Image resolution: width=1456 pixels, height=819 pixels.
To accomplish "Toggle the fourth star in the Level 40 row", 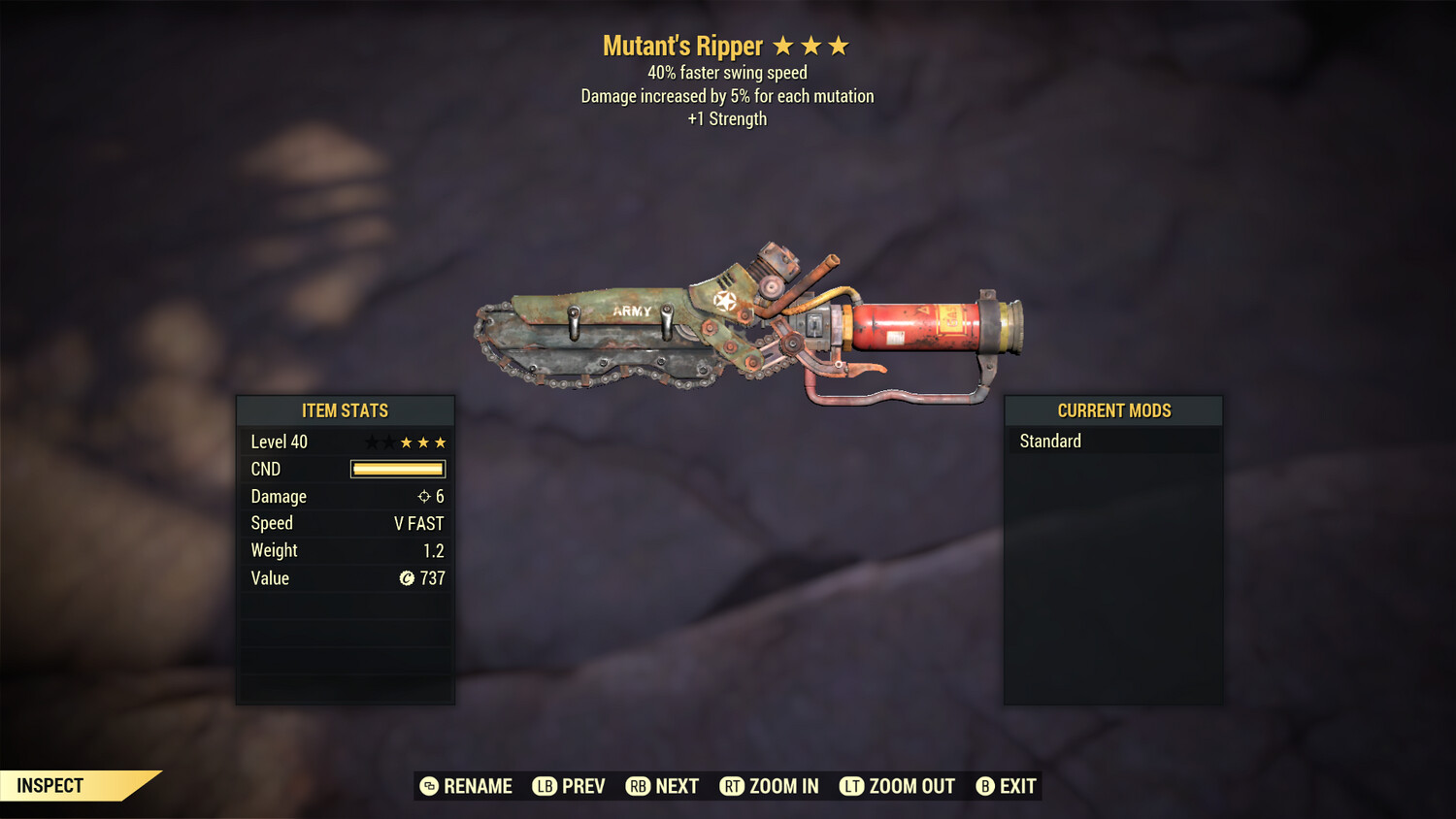I will [424, 442].
